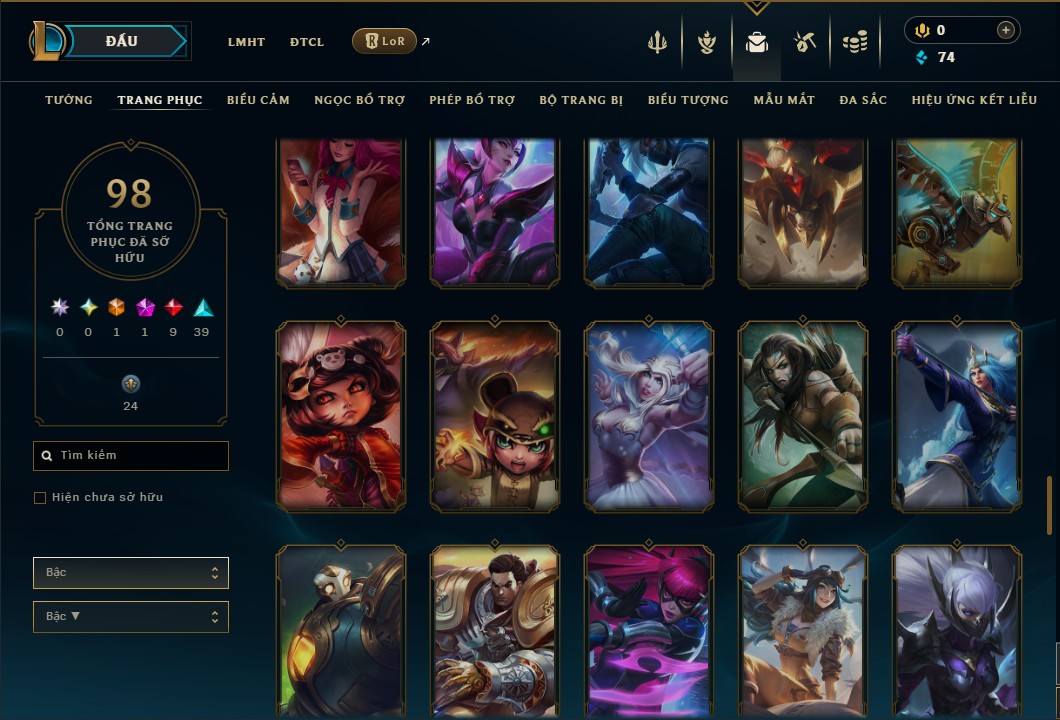Open the HIỆU ỨNG KẾT LIỄU tab
This screenshot has width=1060, height=720.
(974, 100)
